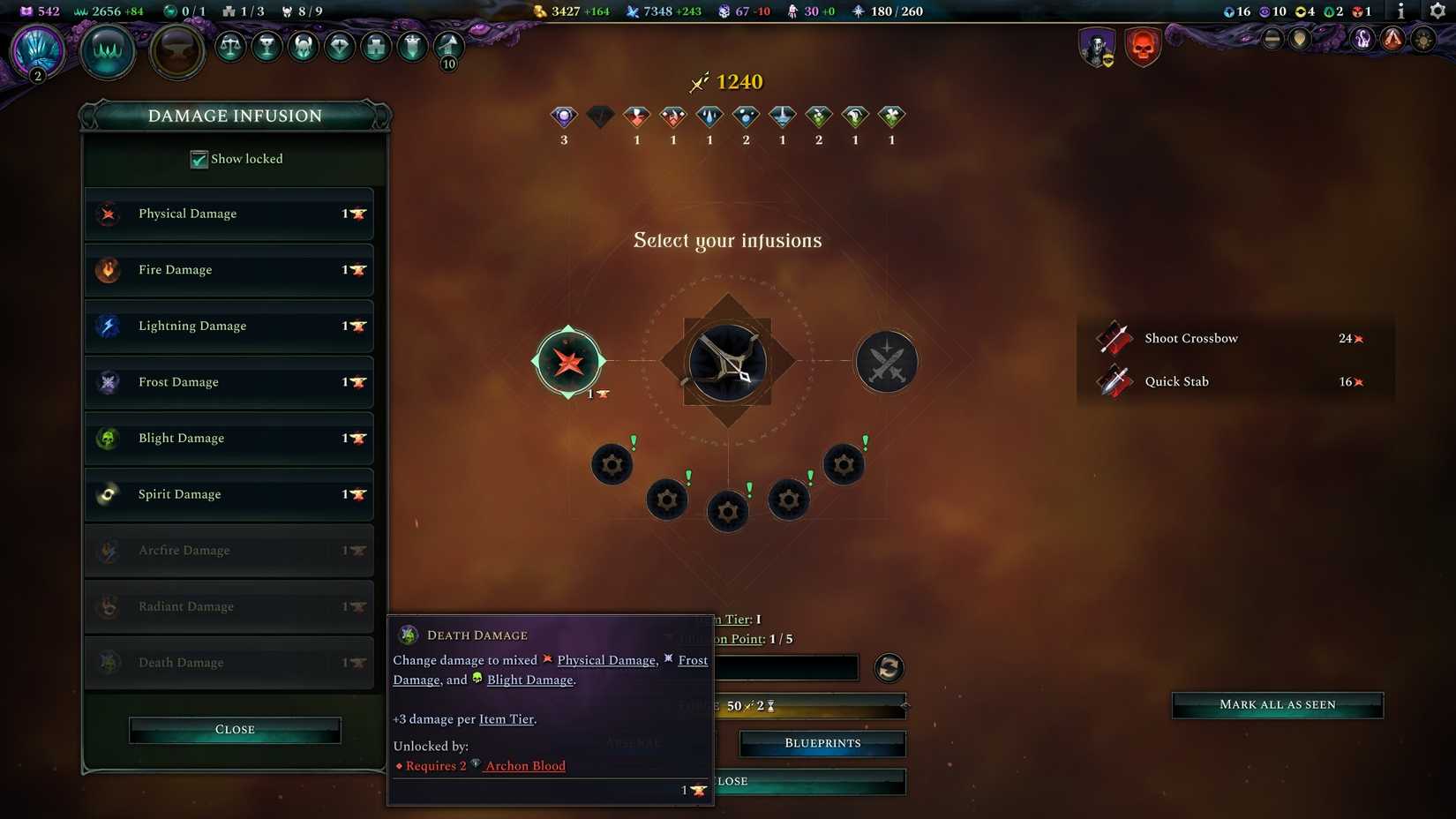The width and height of the screenshot is (1456, 819).
Task: Click the scales icon in the top toolbar
Action: point(229,47)
